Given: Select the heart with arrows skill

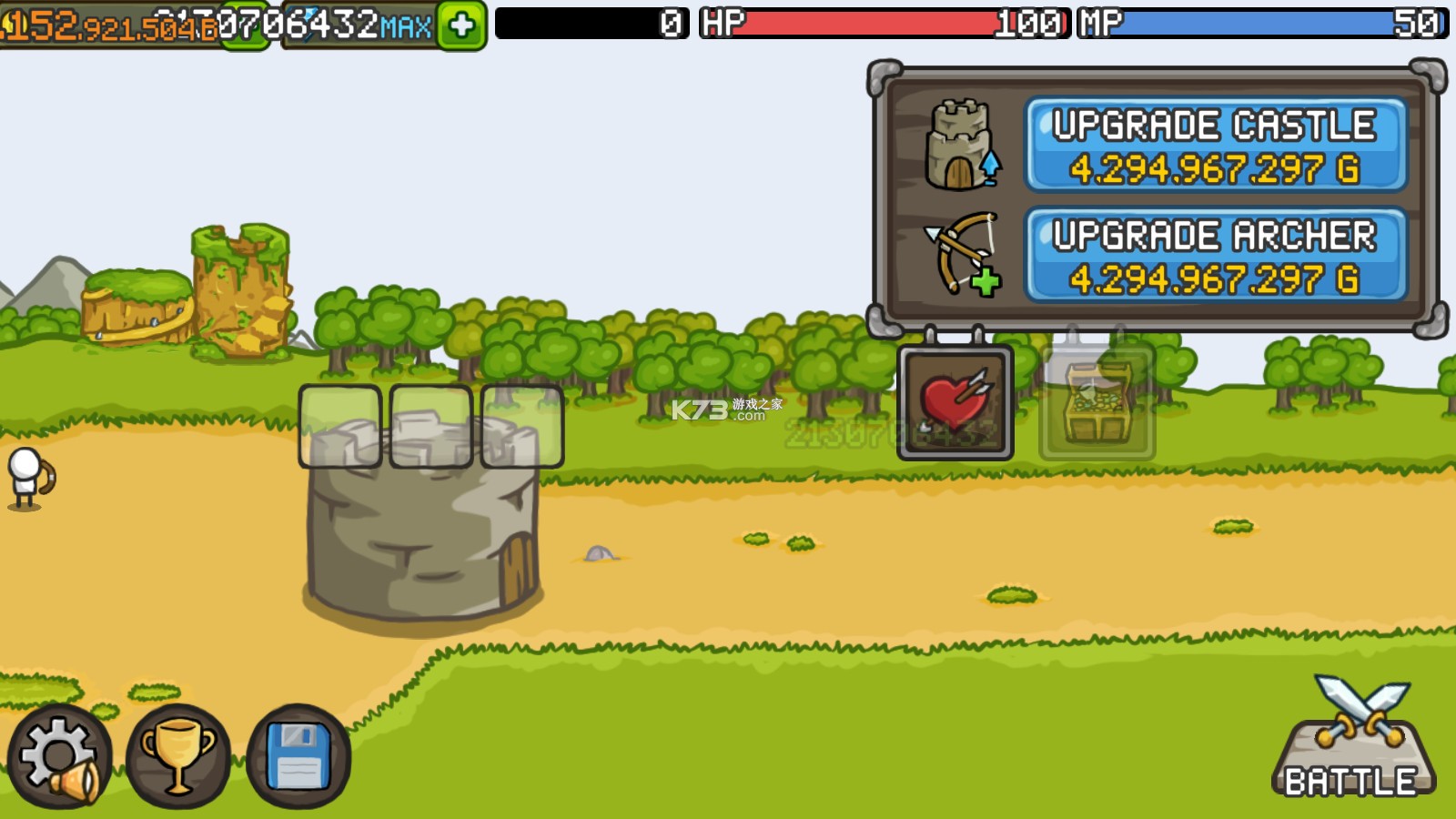Looking at the screenshot, I should pyautogui.click(x=955, y=402).
